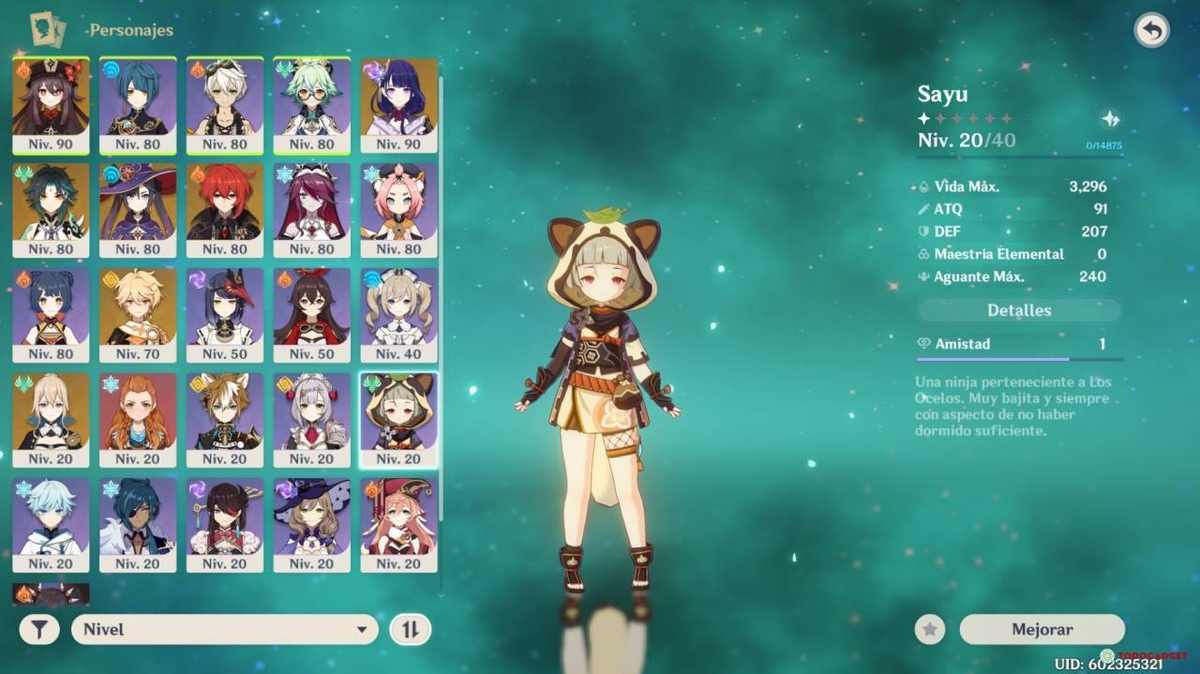Return with the back arrow button
The height and width of the screenshot is (674, 1200).
coord(1152,31)
